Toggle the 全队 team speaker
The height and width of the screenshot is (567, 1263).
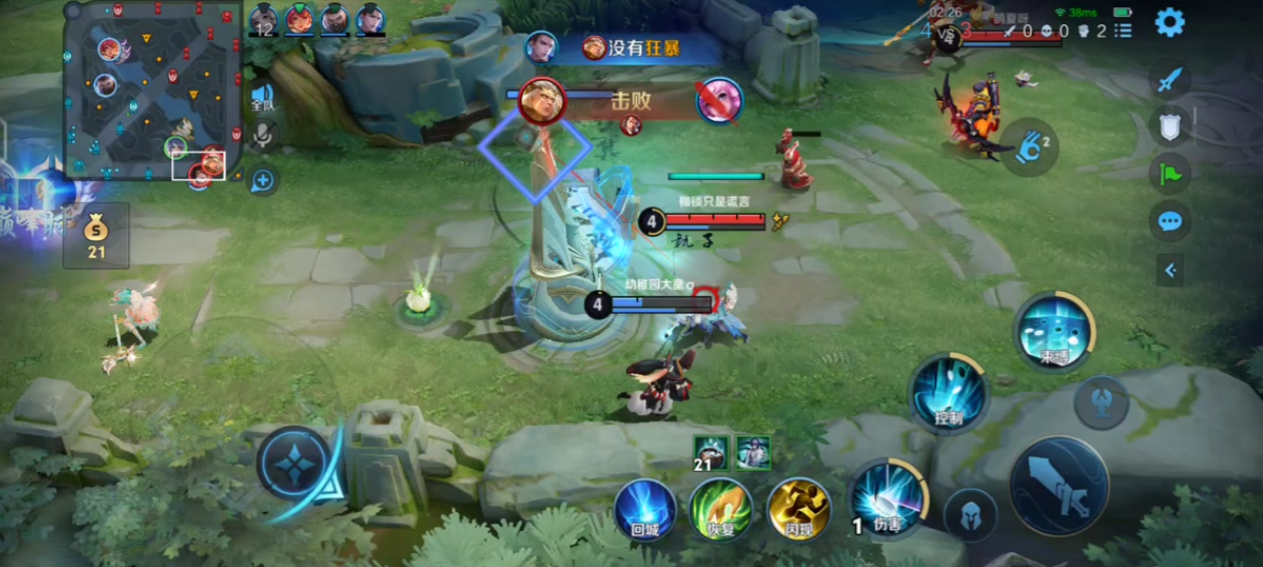pos(262,96)
